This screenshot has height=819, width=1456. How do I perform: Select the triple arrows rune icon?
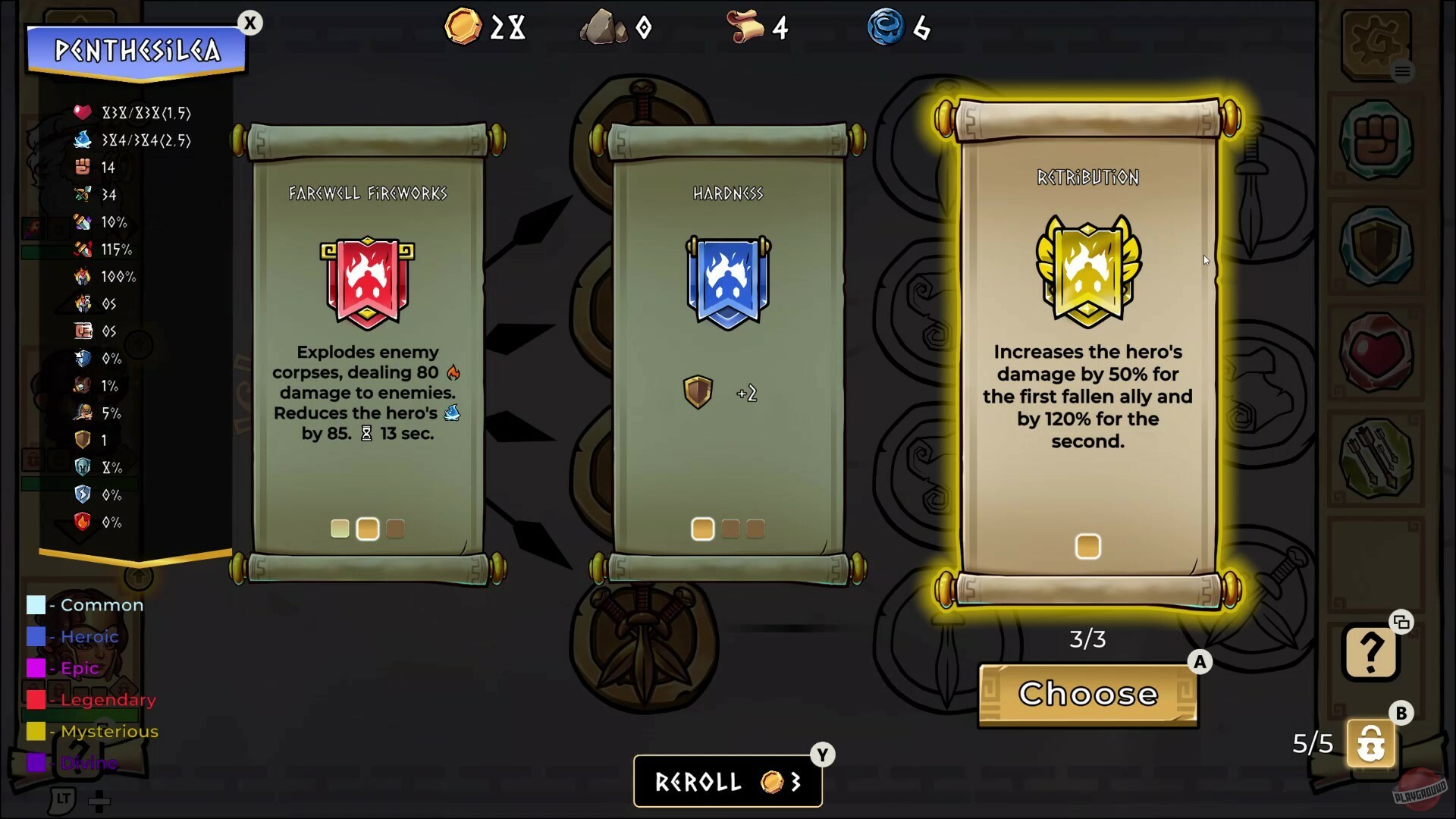[1374, 455]
